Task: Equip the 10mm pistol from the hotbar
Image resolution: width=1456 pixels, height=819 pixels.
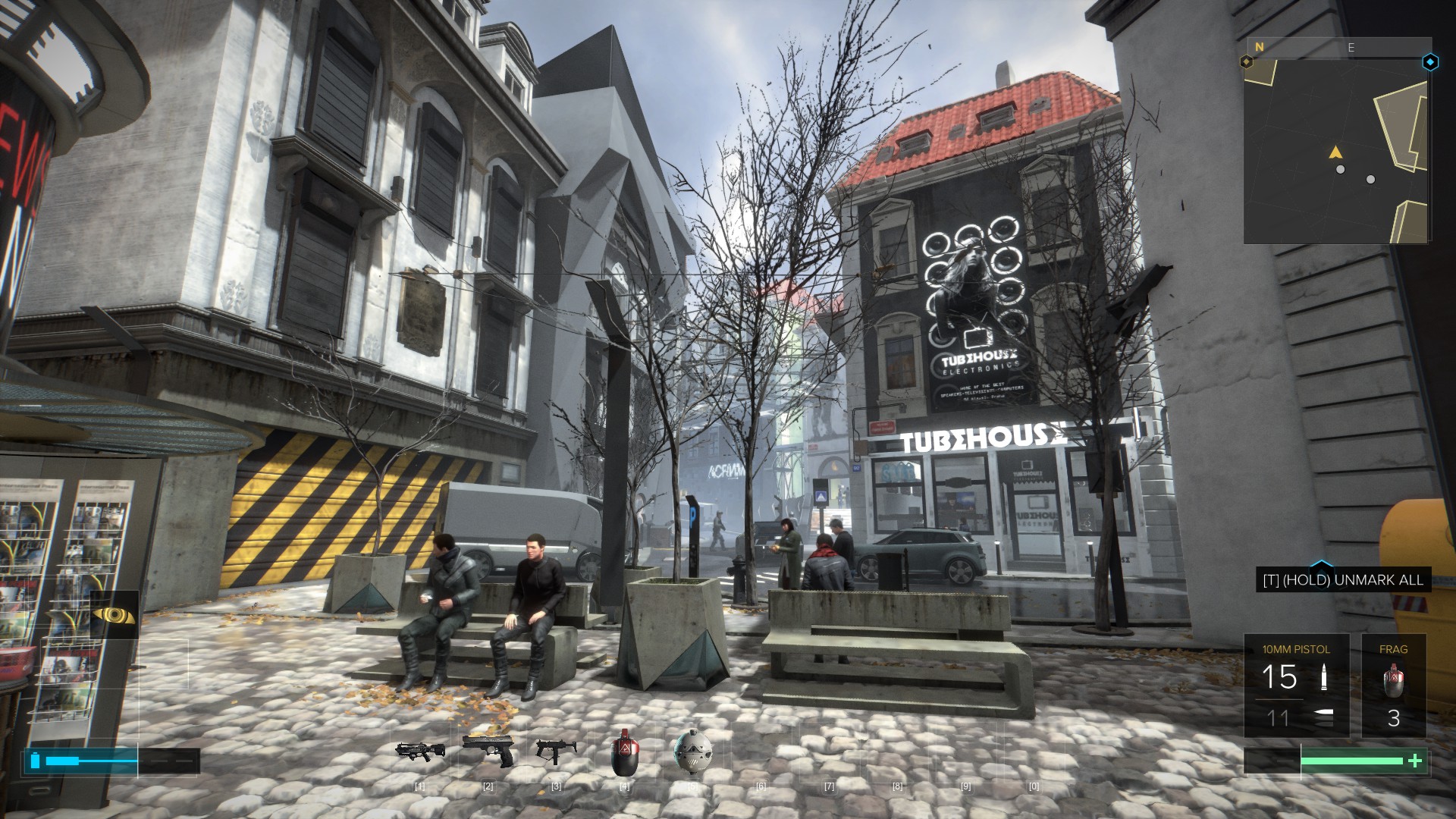Action: point(488,750)
